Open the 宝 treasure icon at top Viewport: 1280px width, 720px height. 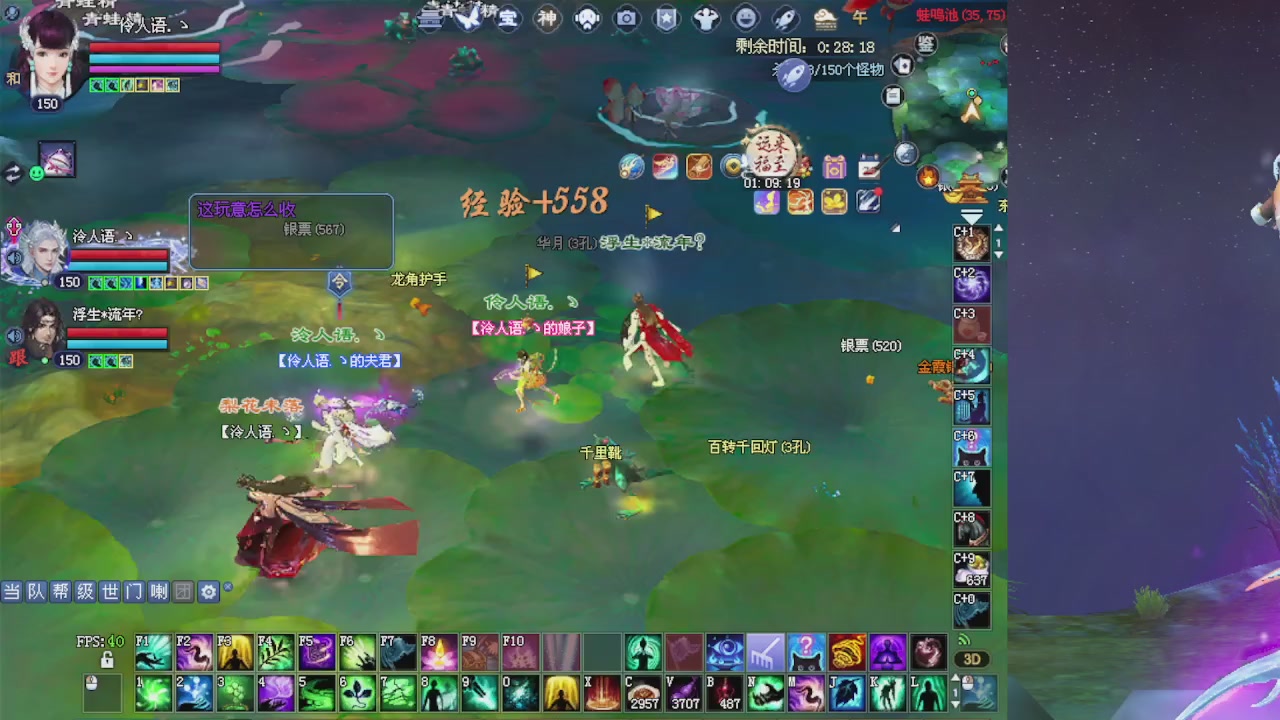coord(507,19)
